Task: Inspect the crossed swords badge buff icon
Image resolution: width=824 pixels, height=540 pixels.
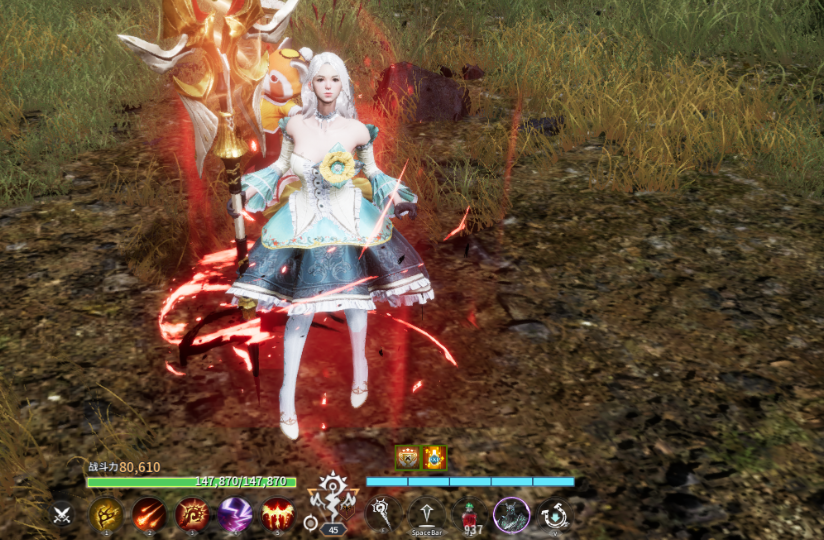Action: 407,458
